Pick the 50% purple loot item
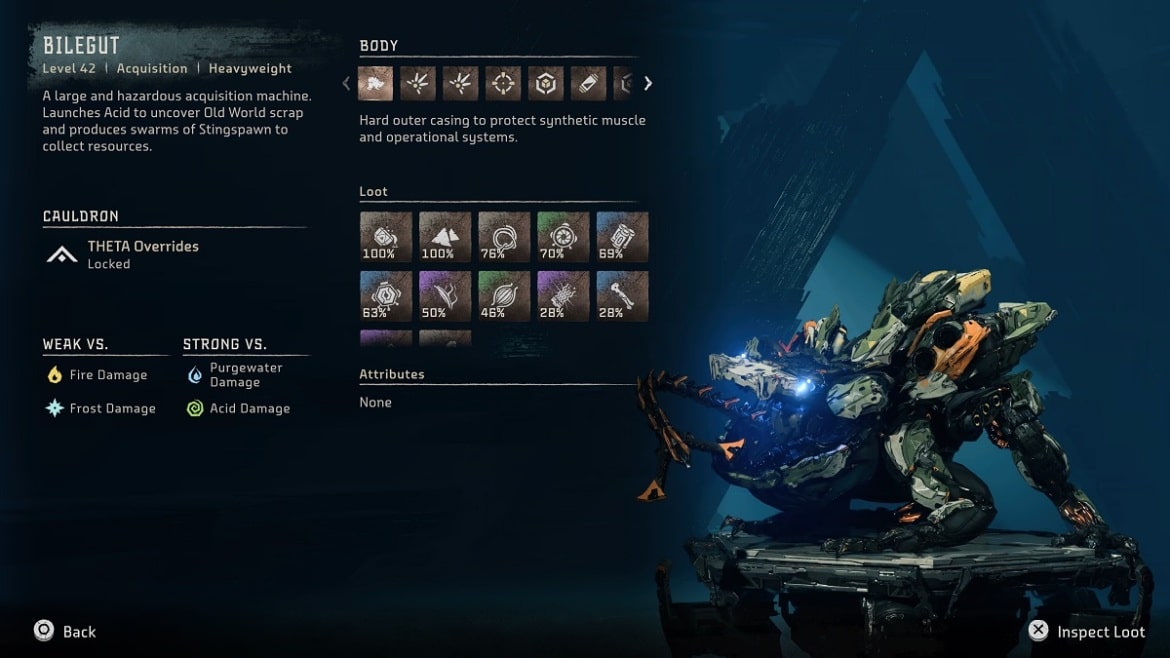 point(444,296)
